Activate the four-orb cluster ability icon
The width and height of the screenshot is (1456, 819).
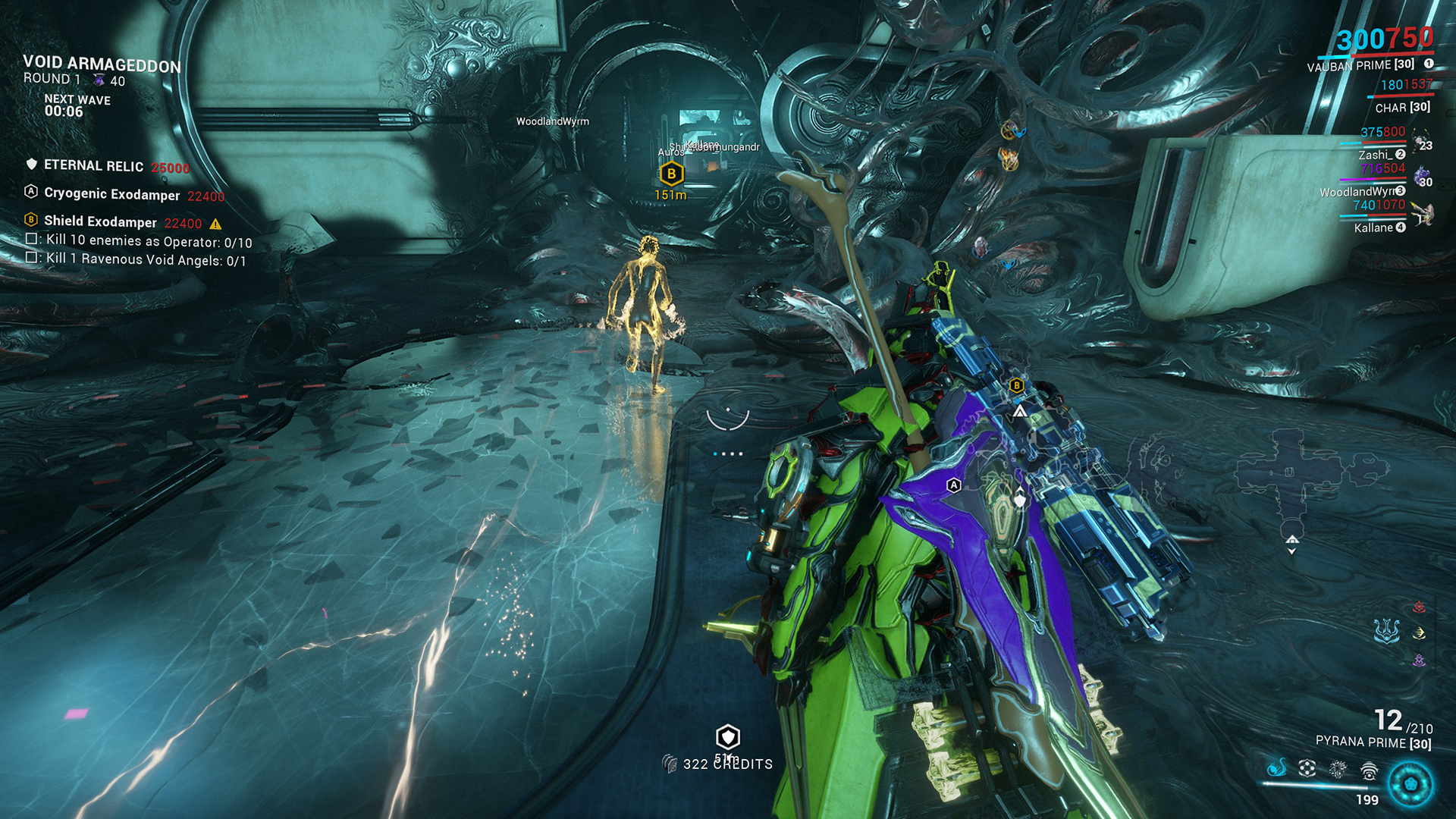[x=1307, y=769]
